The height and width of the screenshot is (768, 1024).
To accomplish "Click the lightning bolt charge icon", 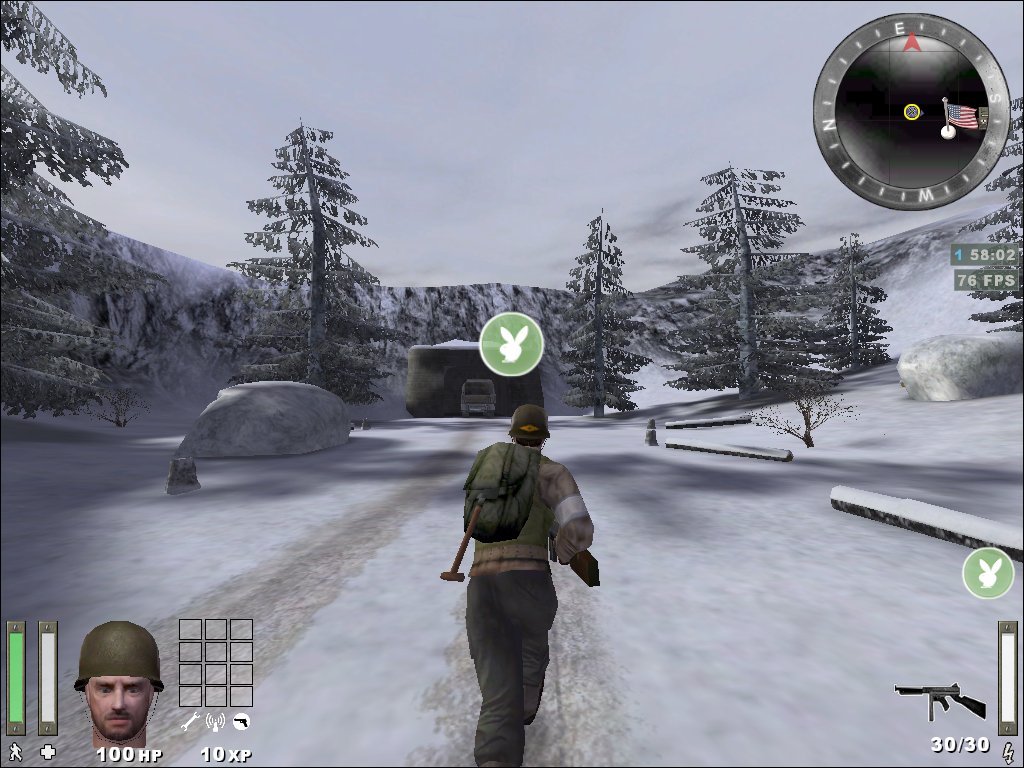I will click(x=1007, y=749).
